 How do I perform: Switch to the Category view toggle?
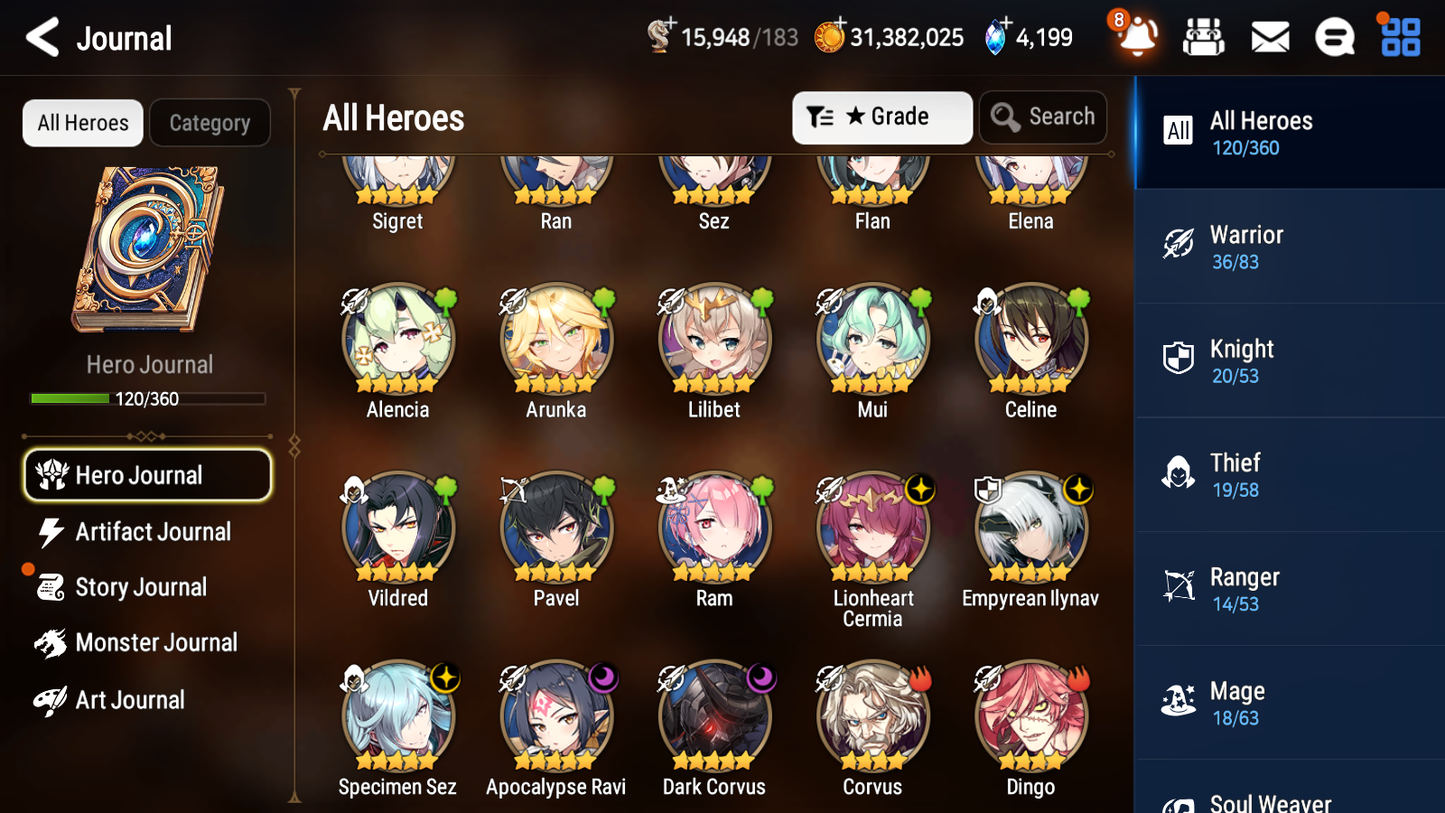[x=210, y=122]
